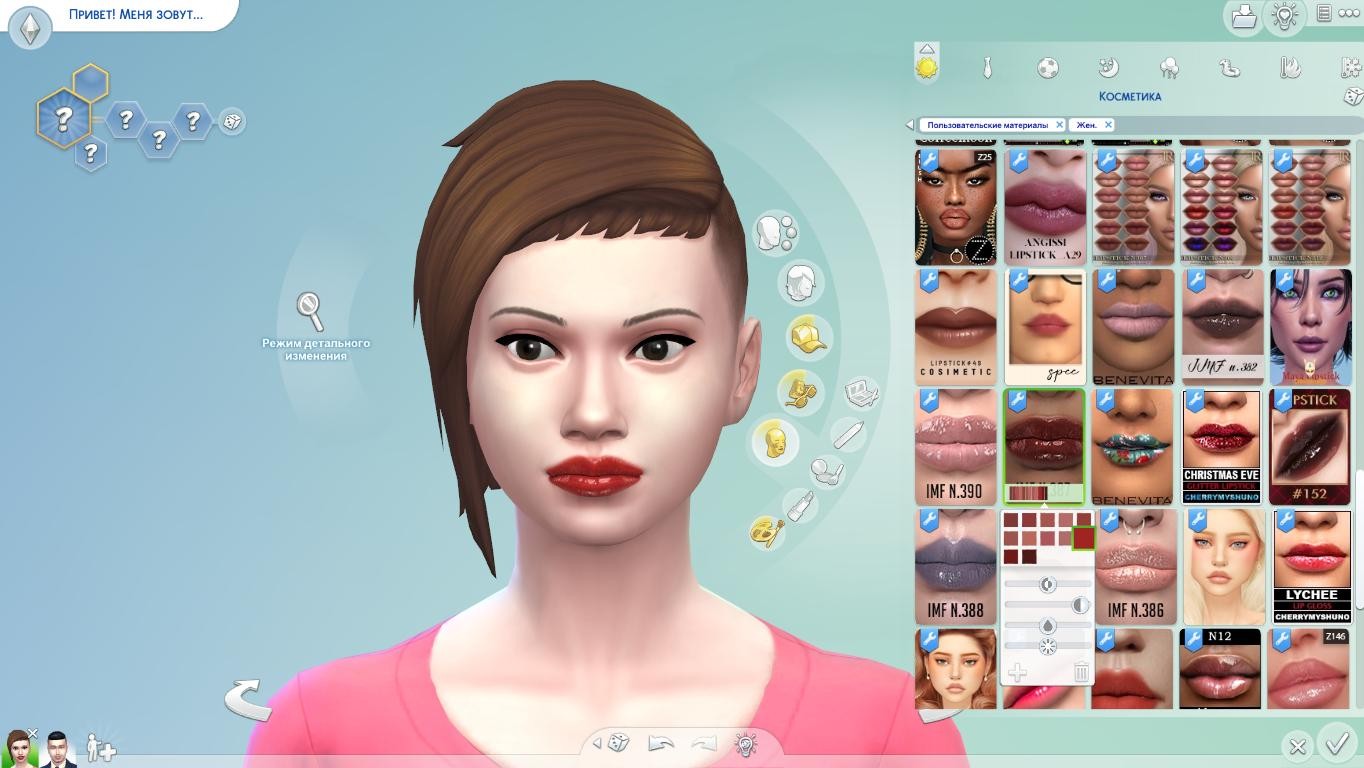Remove the Пользовательские материалы filter tag
1364x768 pixels.
pyautogui.click(x=1060, y=125)
